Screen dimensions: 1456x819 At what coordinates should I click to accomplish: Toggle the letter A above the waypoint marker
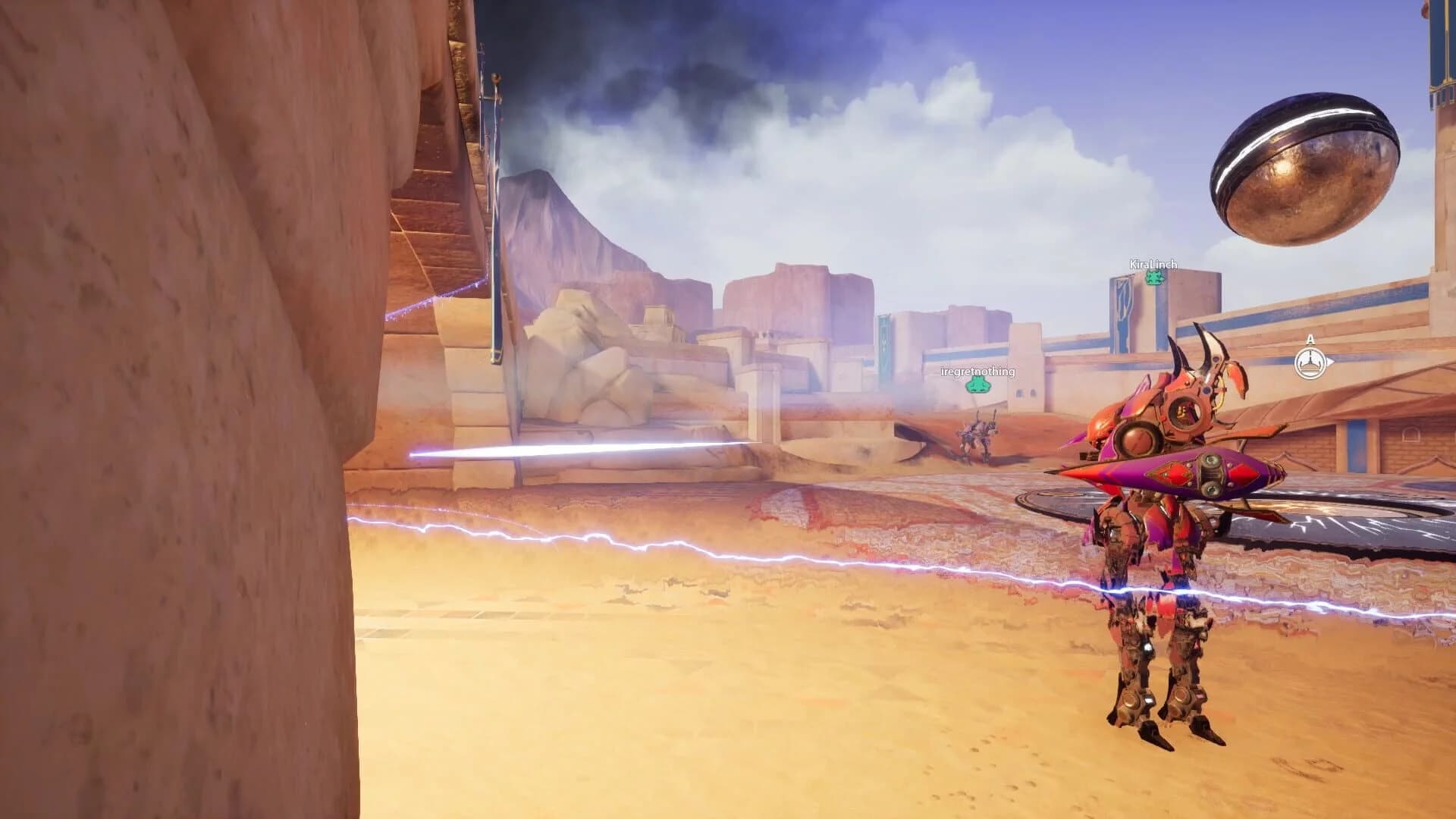point(1310,340)
